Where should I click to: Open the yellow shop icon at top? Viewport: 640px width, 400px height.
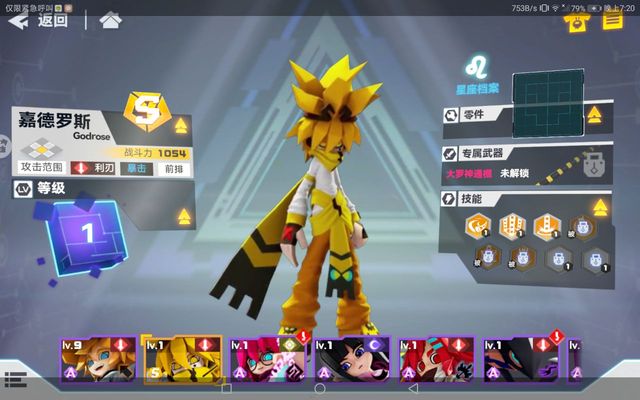click(x=575, y=22)
